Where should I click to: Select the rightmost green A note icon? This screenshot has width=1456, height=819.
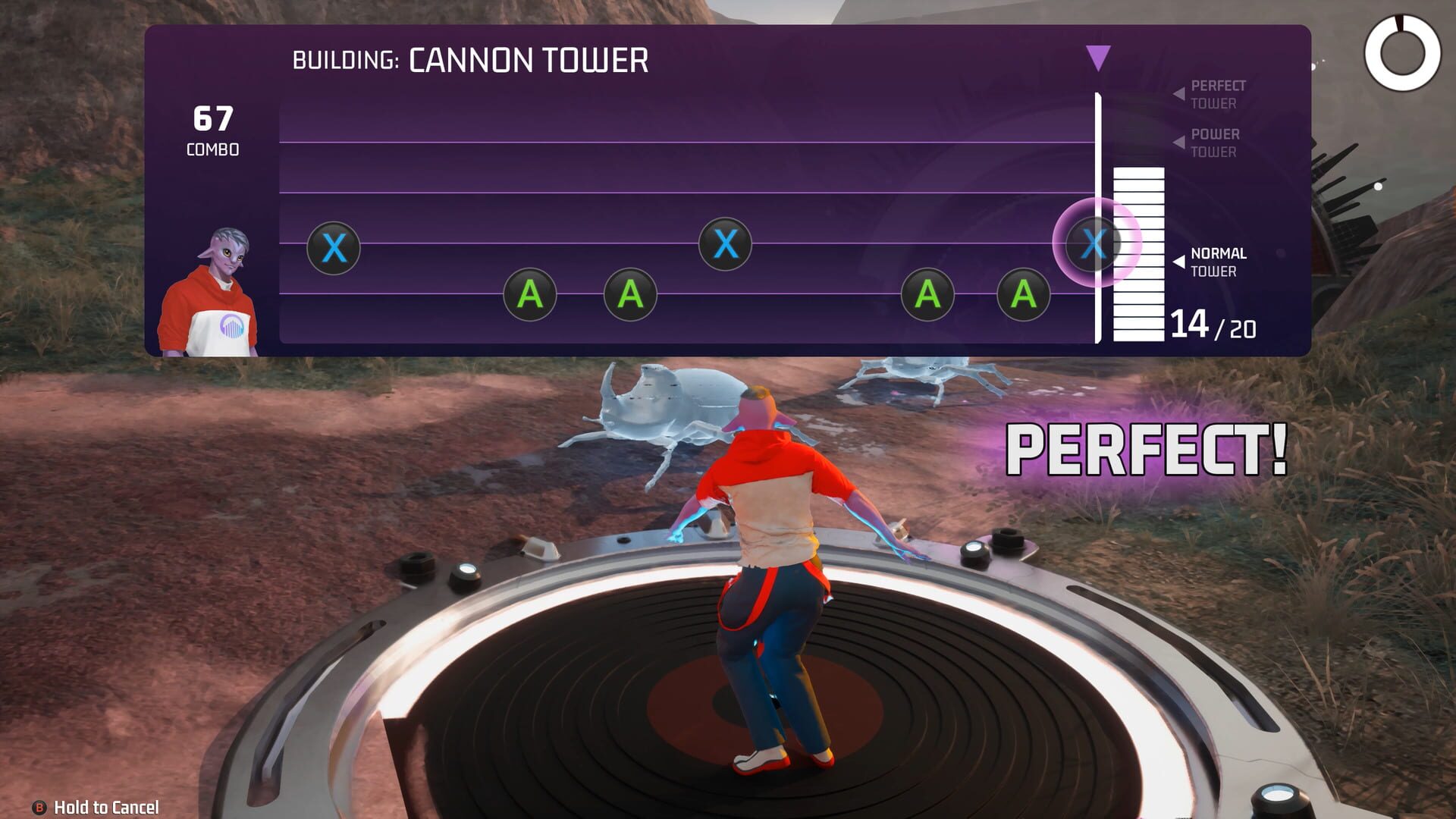pos(1025,296)
